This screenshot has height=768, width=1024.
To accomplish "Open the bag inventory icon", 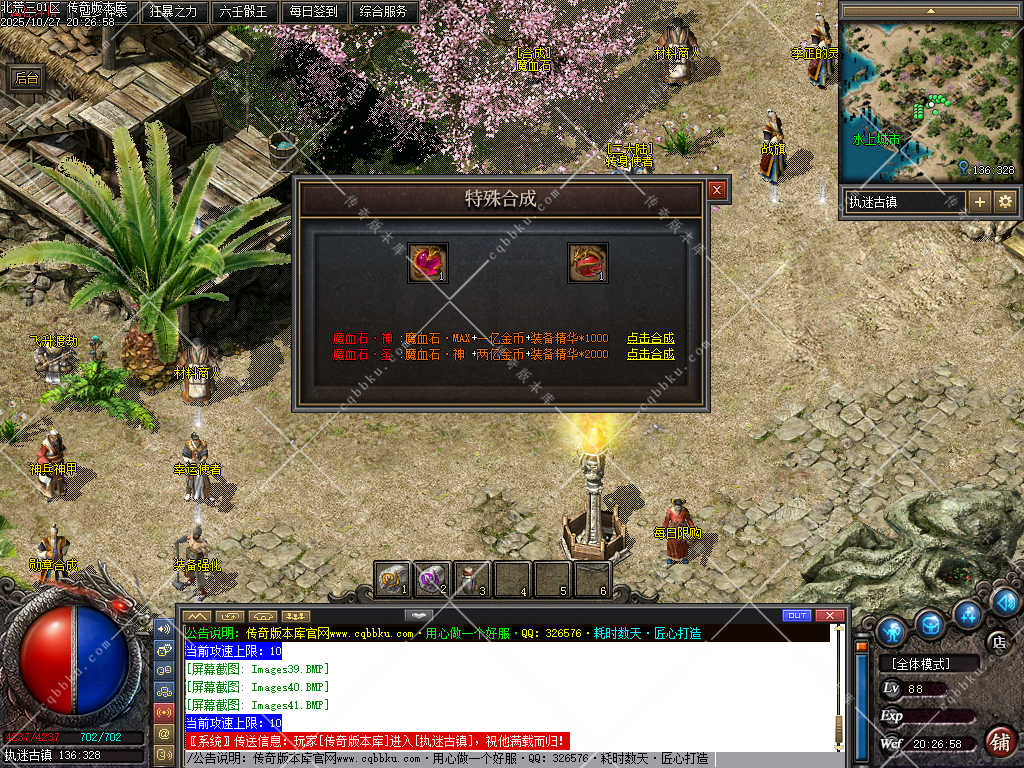I will point(930,624).
